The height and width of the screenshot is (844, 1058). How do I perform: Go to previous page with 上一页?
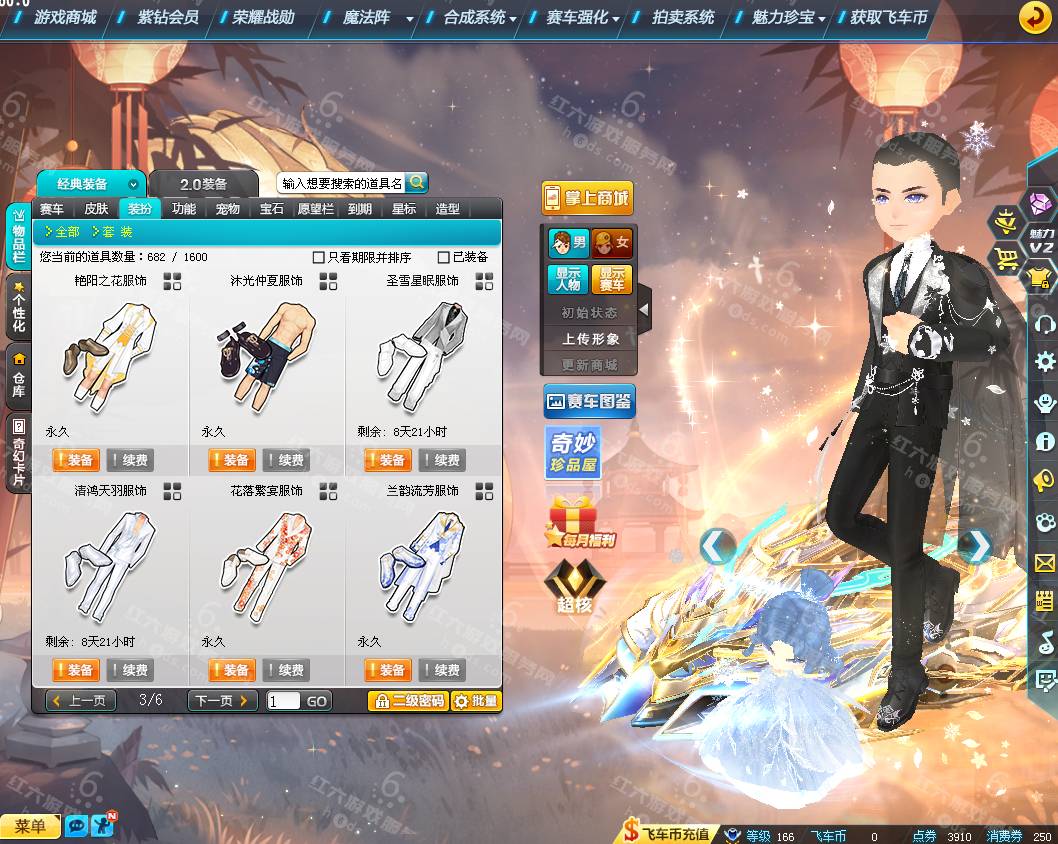click(x=79, y=701)
